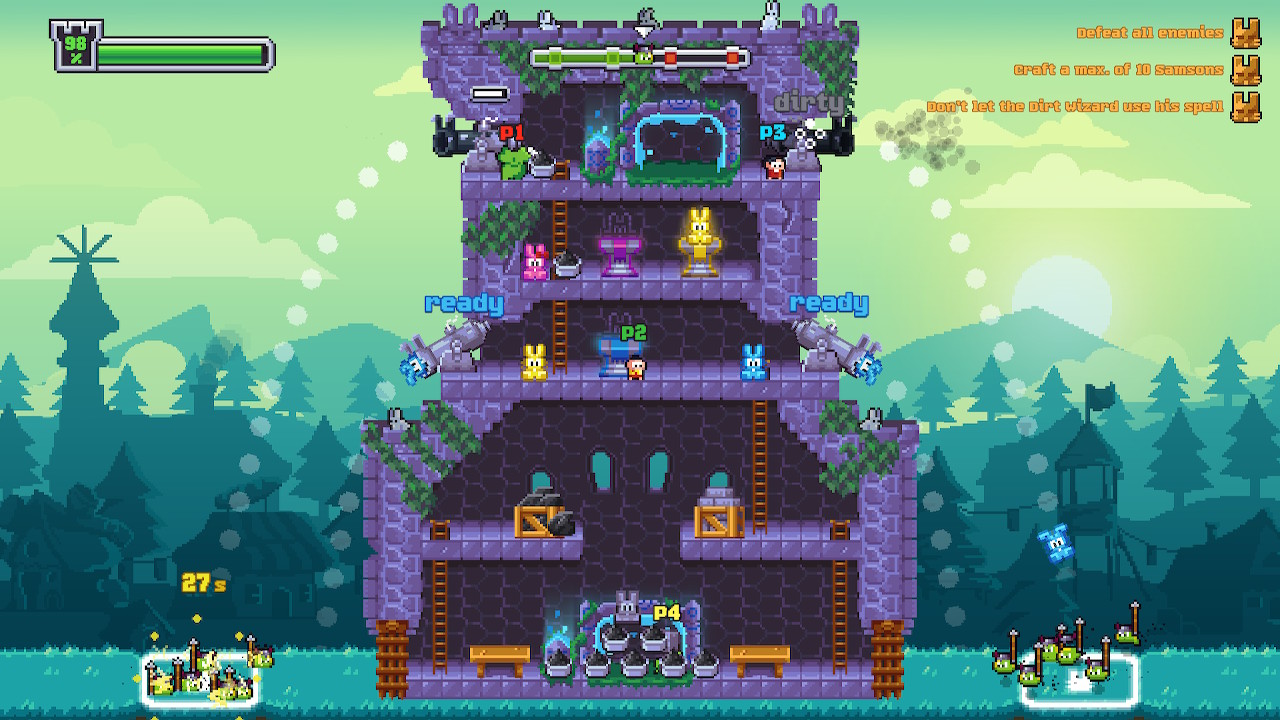Image resolution: width=1280 pixels, height=720 pixels.
Task: Click the Dirt Wizard spell trophy icon
Action: [x=1248, y=105]
